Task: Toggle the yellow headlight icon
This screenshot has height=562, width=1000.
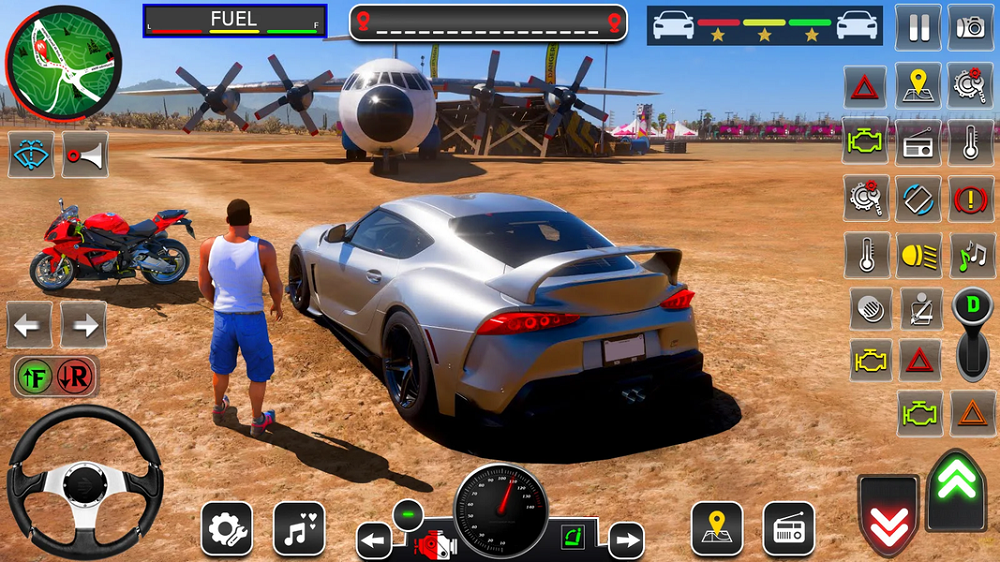Action: [x=917, y=255]
